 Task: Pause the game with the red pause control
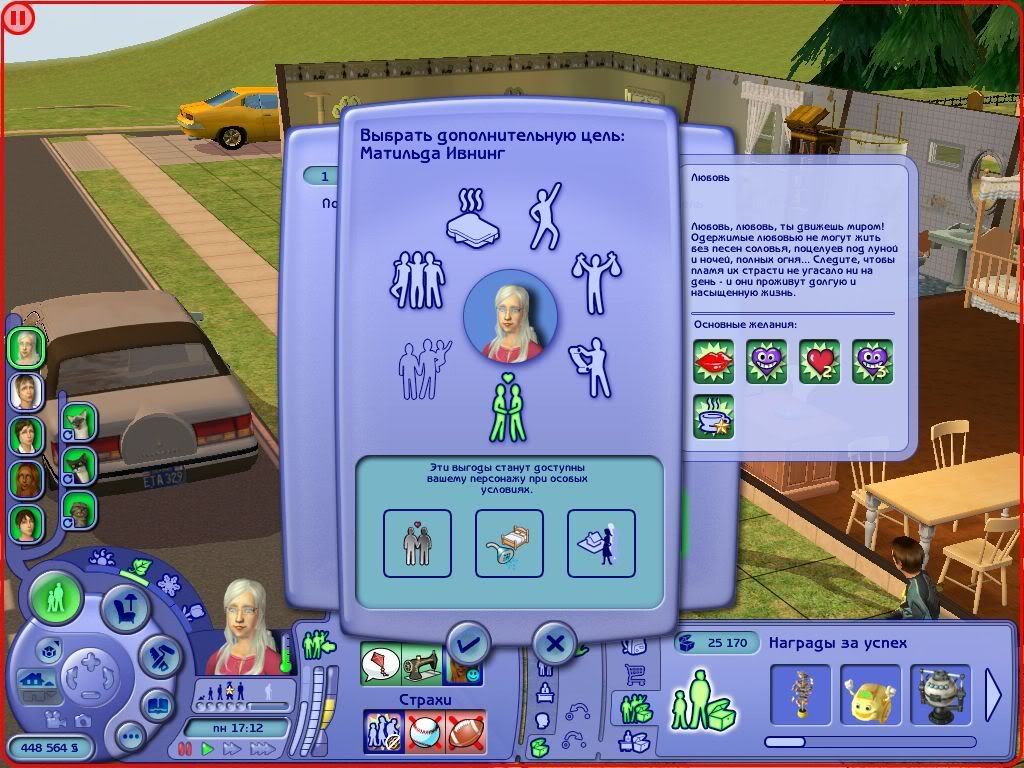click(x=184, y=748)
